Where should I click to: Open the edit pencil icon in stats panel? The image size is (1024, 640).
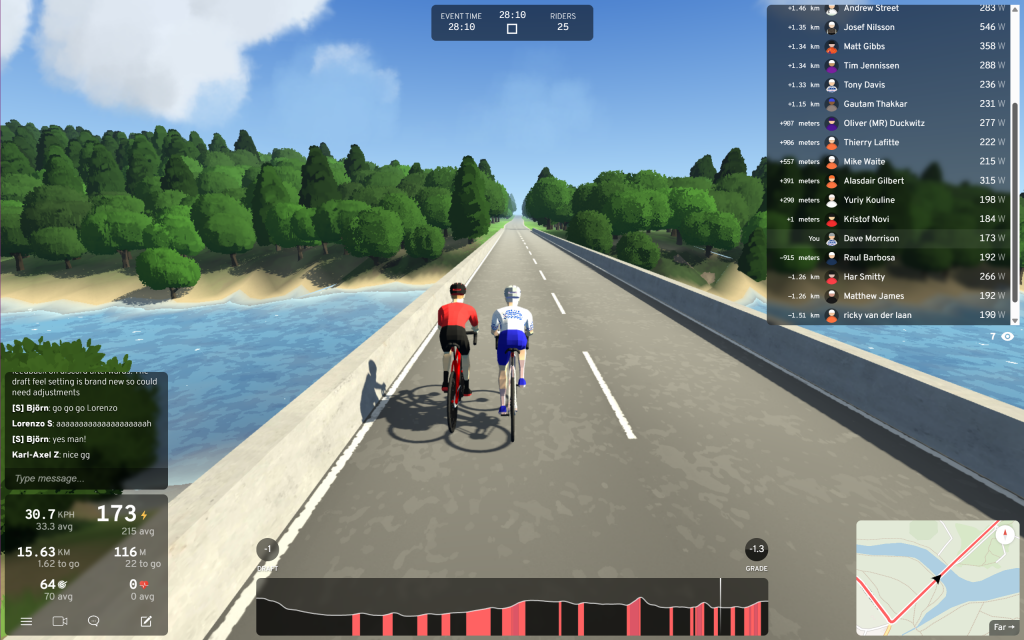146,621
